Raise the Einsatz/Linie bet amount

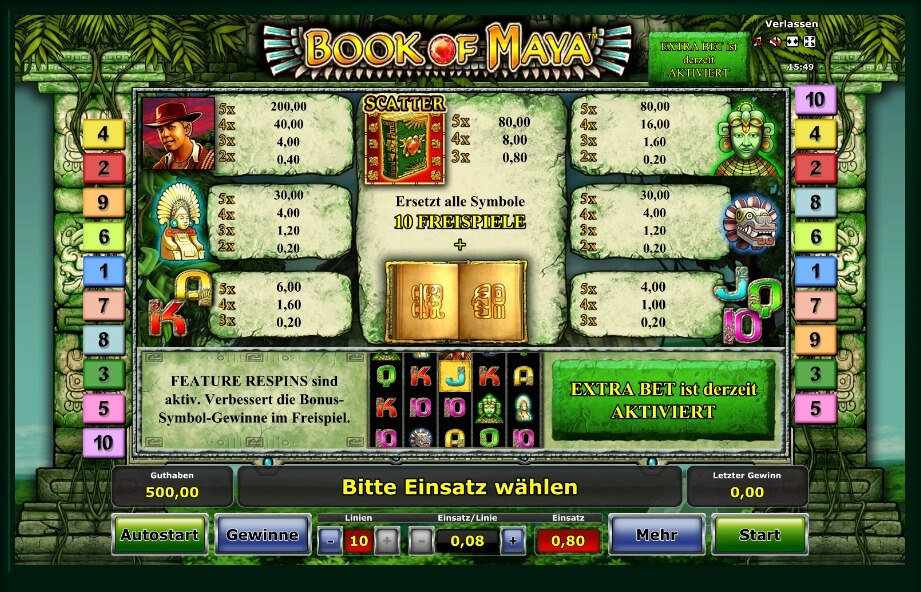(513, 541)
